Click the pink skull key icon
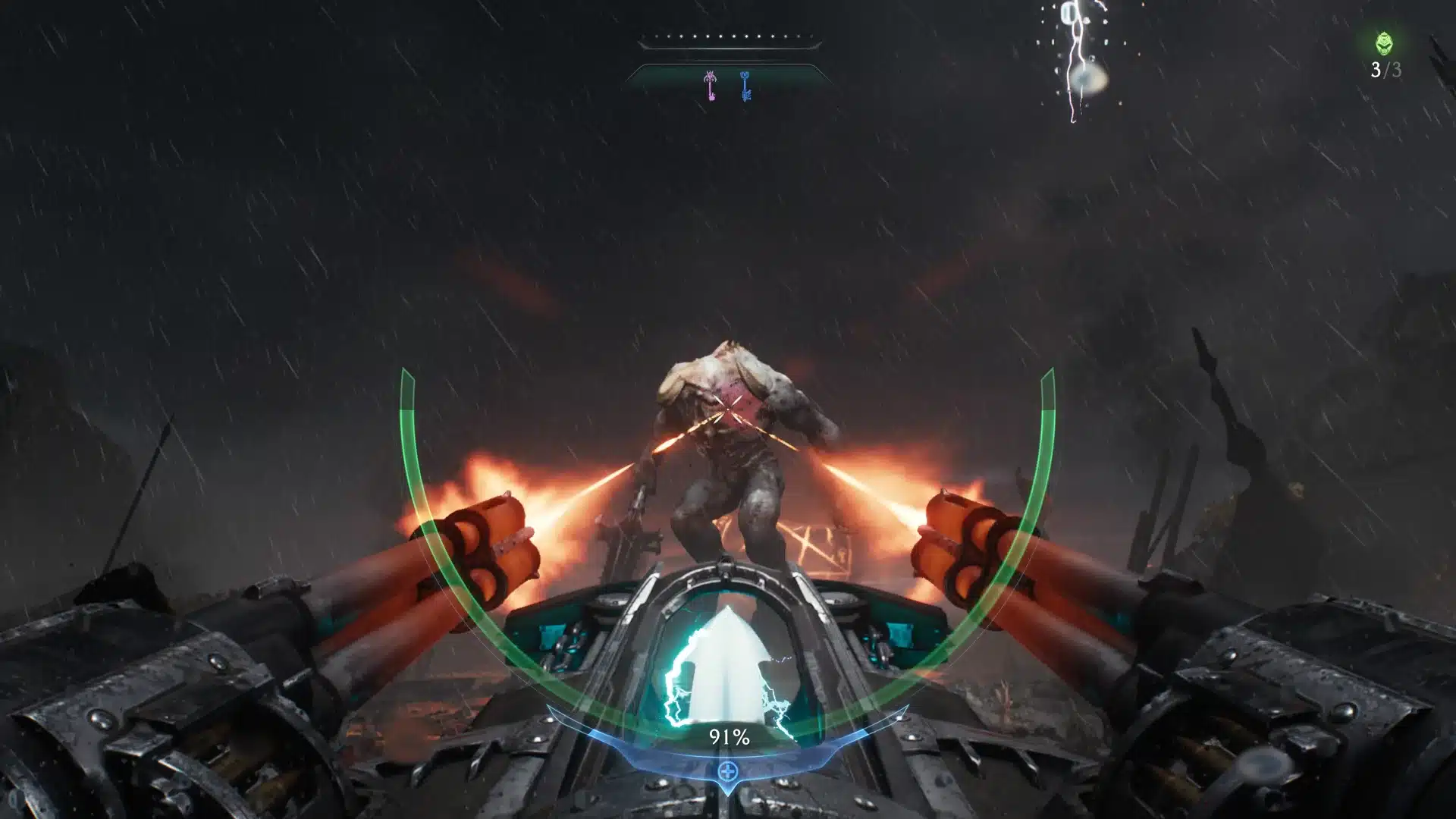Screen dimensions: 1456x819 (x=711, y=86)
